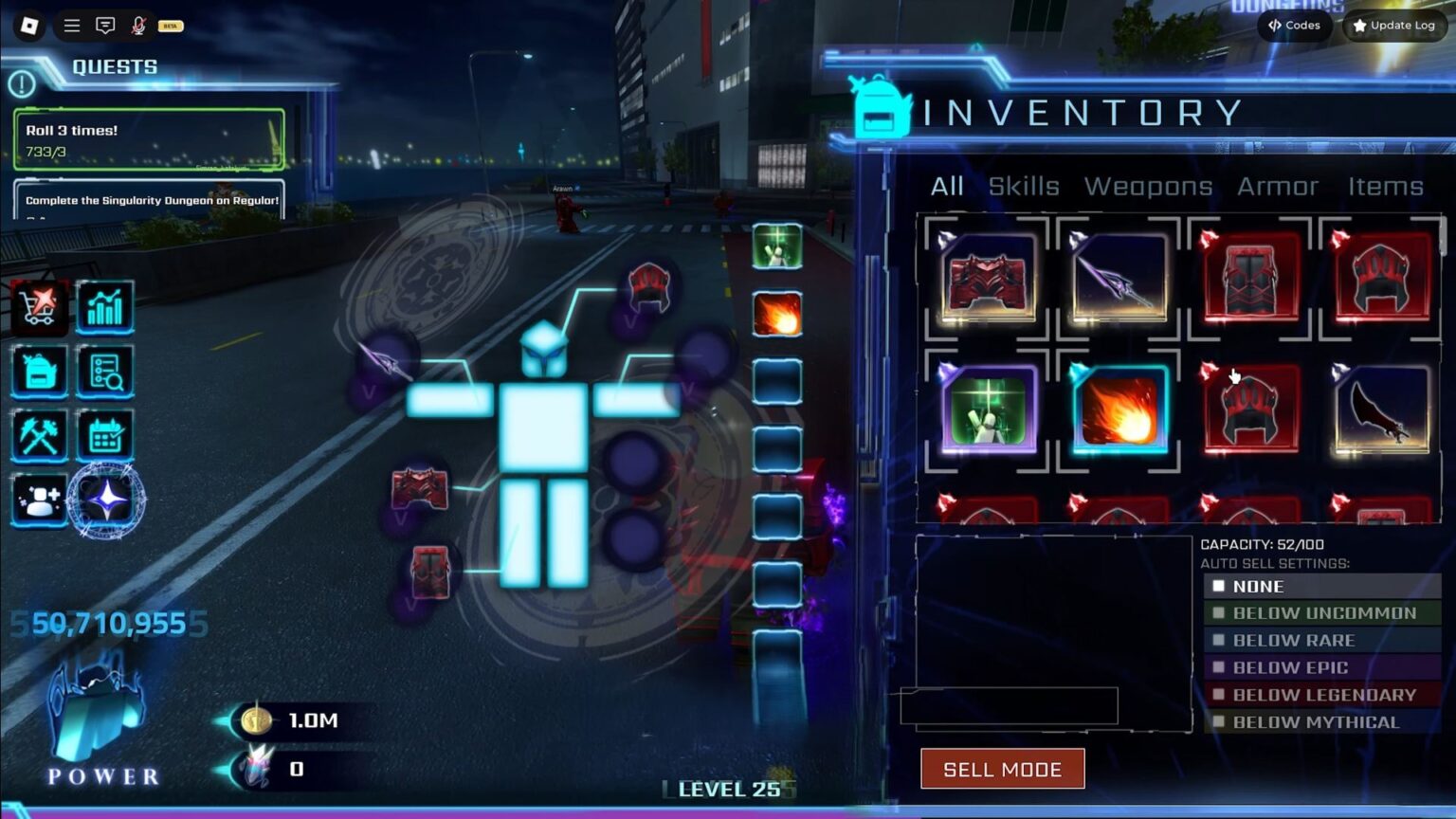The image size is (1456, 819).
Task: Show the Armor tab
Action: [1278, 187]
